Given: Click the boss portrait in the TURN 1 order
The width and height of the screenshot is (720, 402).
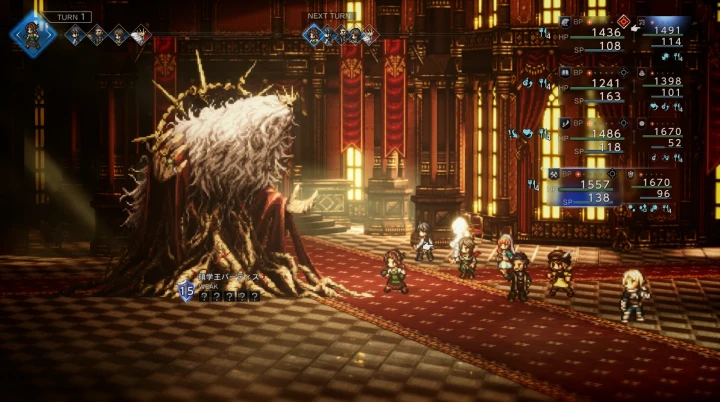Looking at the screenshot, I should [141, 36].
